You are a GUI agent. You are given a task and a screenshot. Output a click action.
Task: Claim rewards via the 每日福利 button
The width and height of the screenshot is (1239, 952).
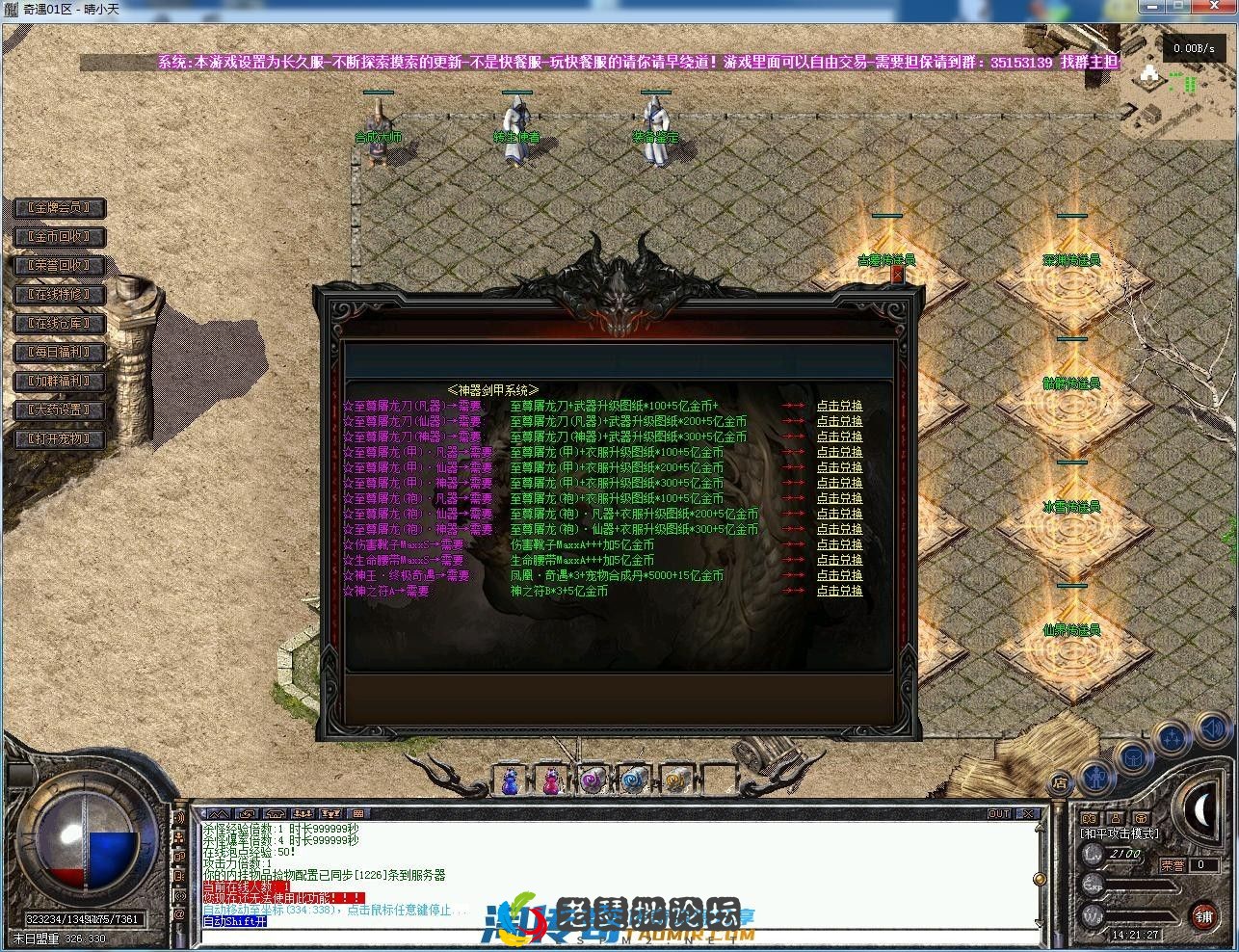tap(58, 353)
